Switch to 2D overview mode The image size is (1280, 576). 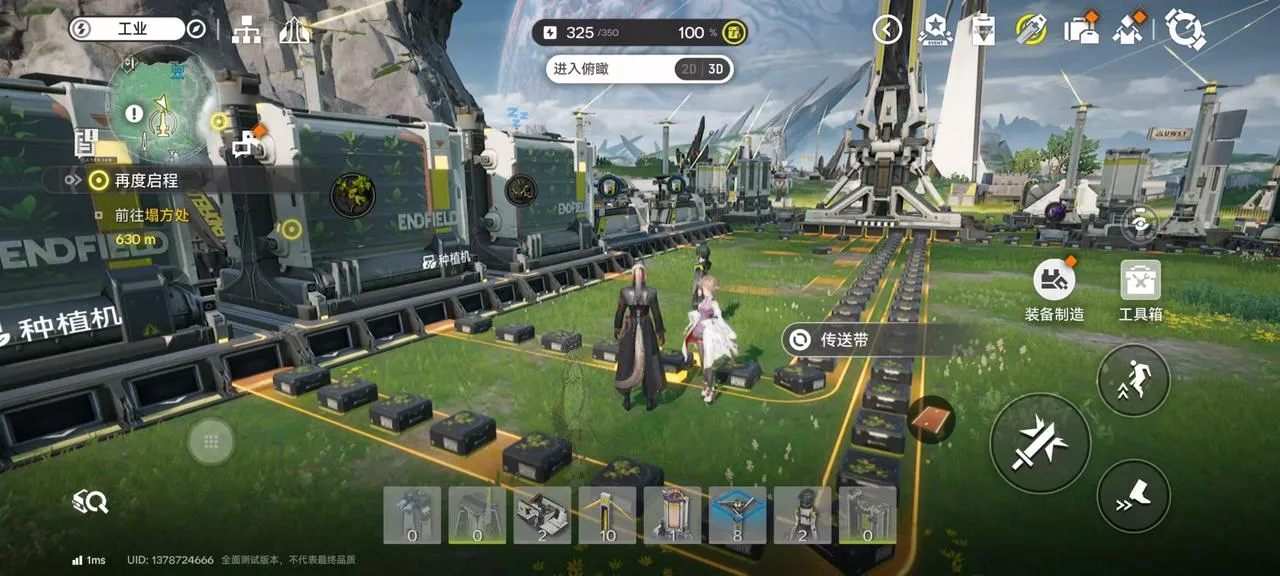pyautogui.click(x=688, y=69)
